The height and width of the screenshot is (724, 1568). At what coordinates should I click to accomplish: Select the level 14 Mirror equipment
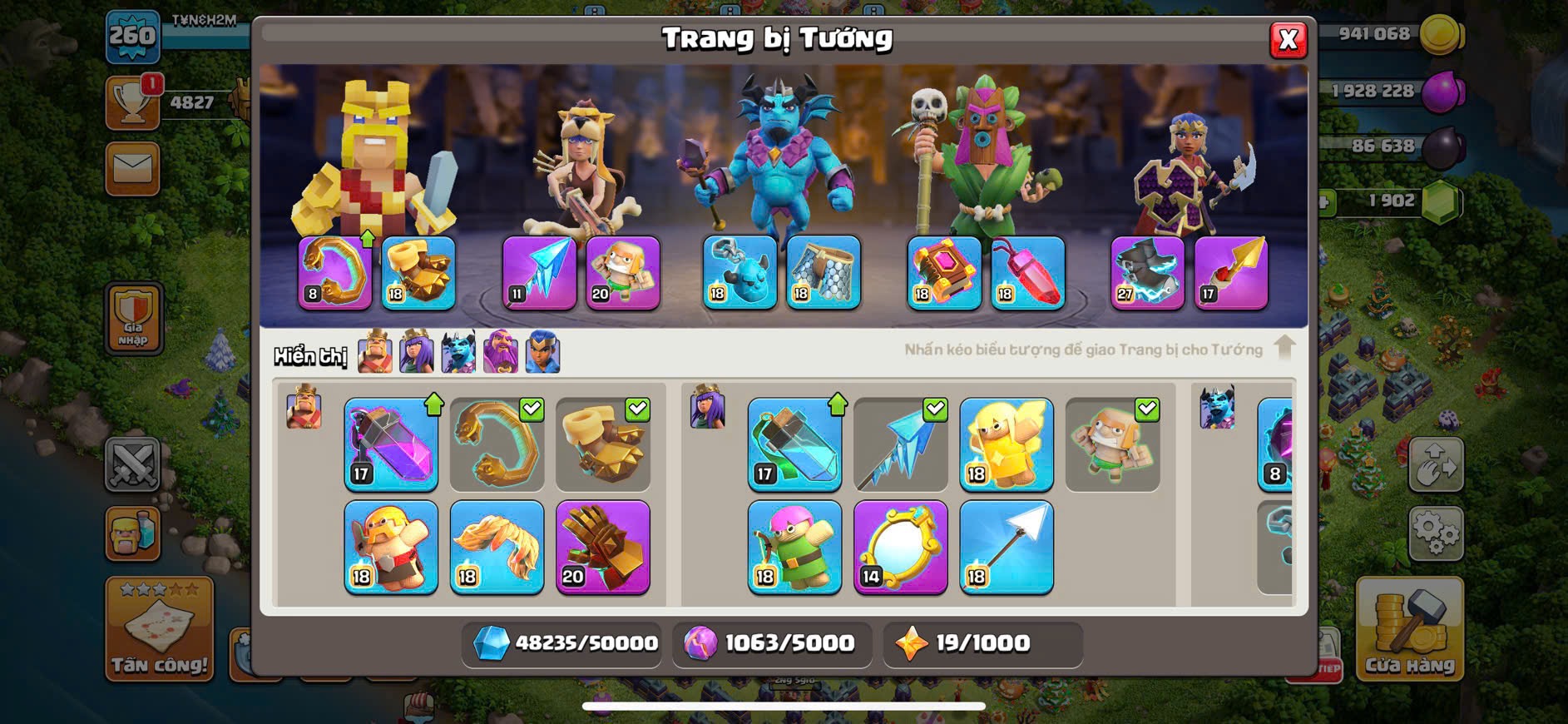click(900, 547)
